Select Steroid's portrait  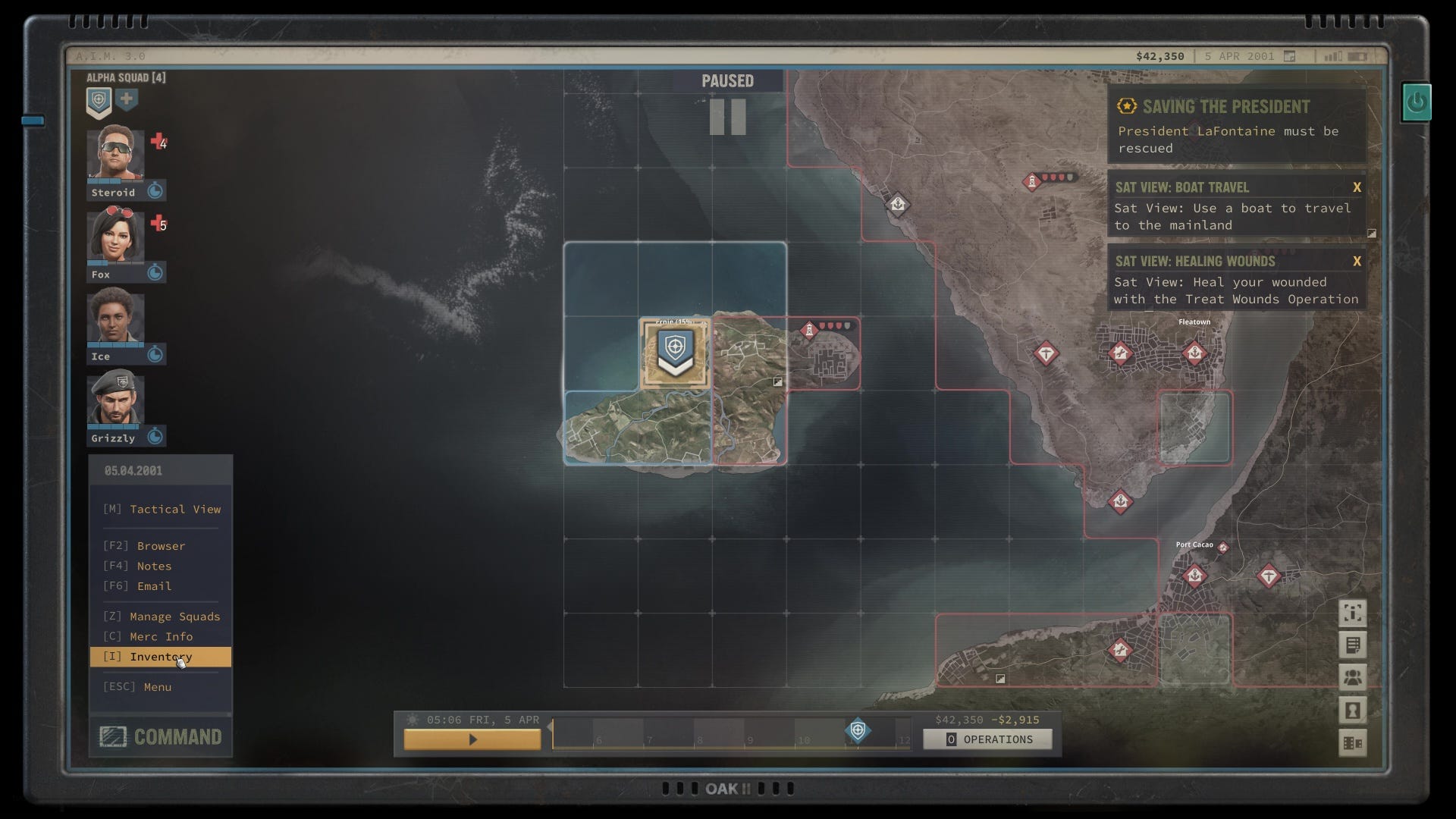point(115,154)
